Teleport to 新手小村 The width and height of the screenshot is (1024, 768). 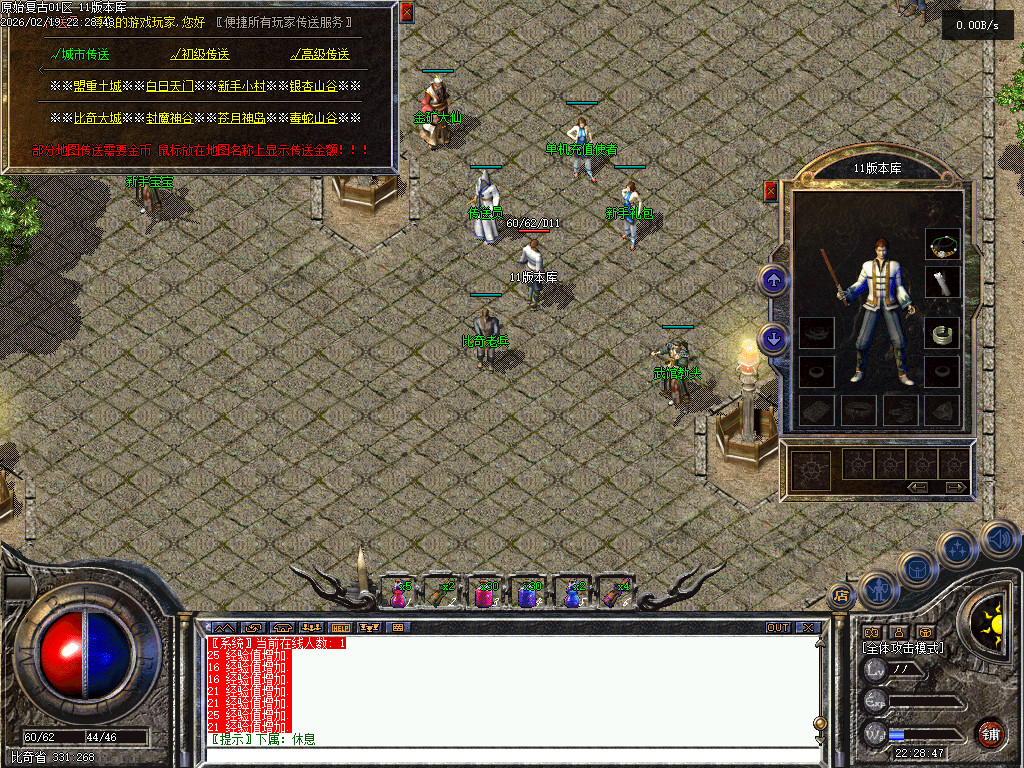[241, 87]
